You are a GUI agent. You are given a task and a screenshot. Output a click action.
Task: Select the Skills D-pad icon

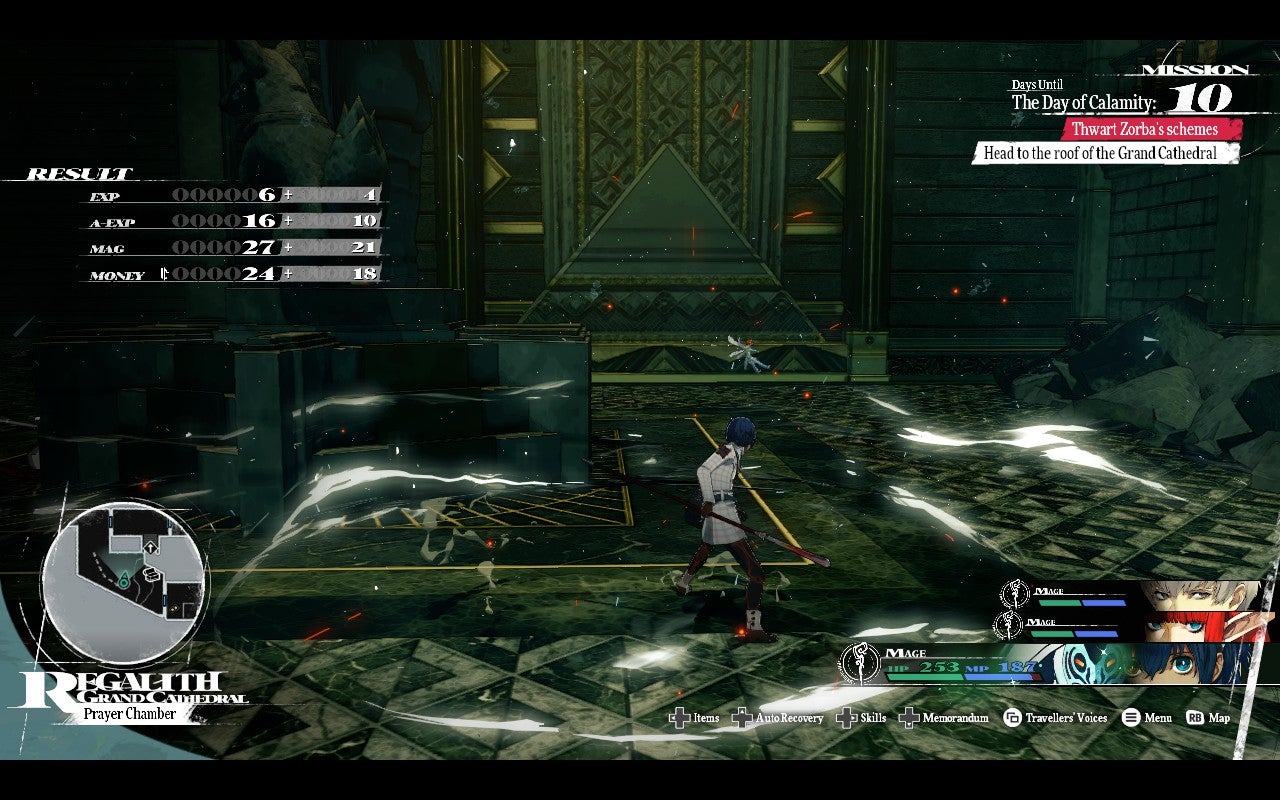pyautogui.click(x=846, y=718)
